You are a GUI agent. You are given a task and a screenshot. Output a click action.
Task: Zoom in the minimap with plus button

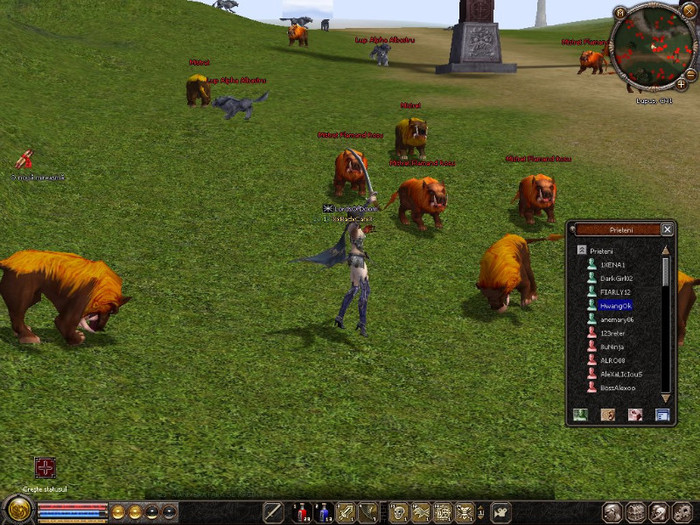[x=682, y=85]
